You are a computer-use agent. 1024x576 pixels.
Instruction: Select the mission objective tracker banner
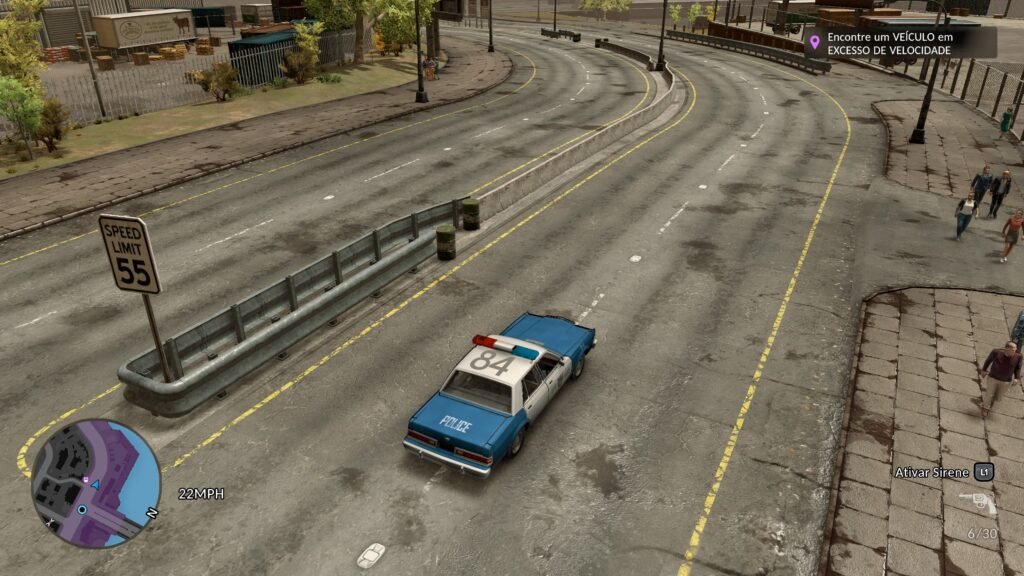(900, 42)
